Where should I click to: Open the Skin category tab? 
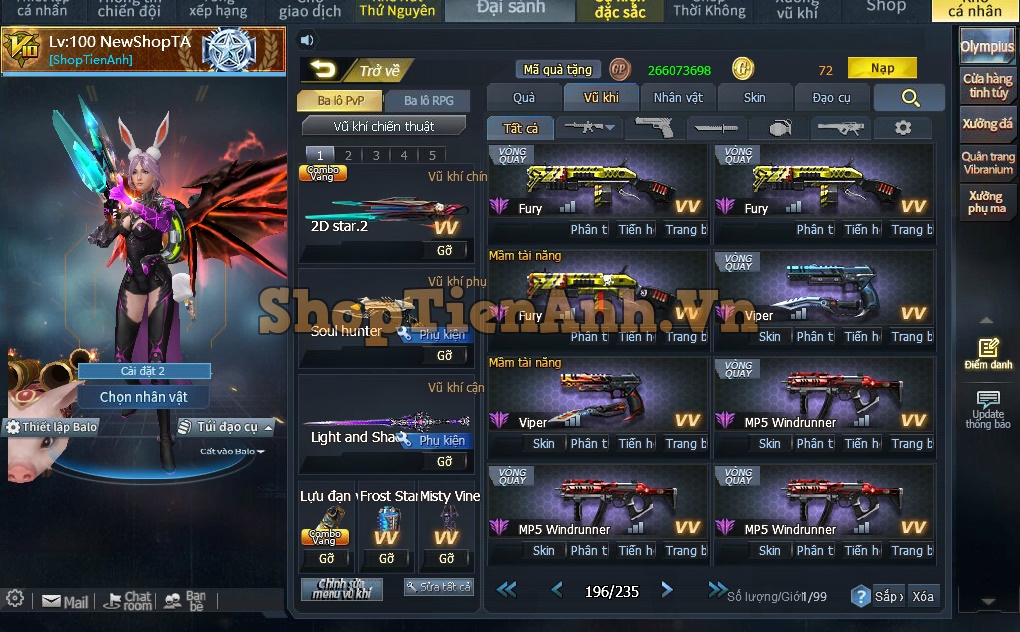coord(755,97)
